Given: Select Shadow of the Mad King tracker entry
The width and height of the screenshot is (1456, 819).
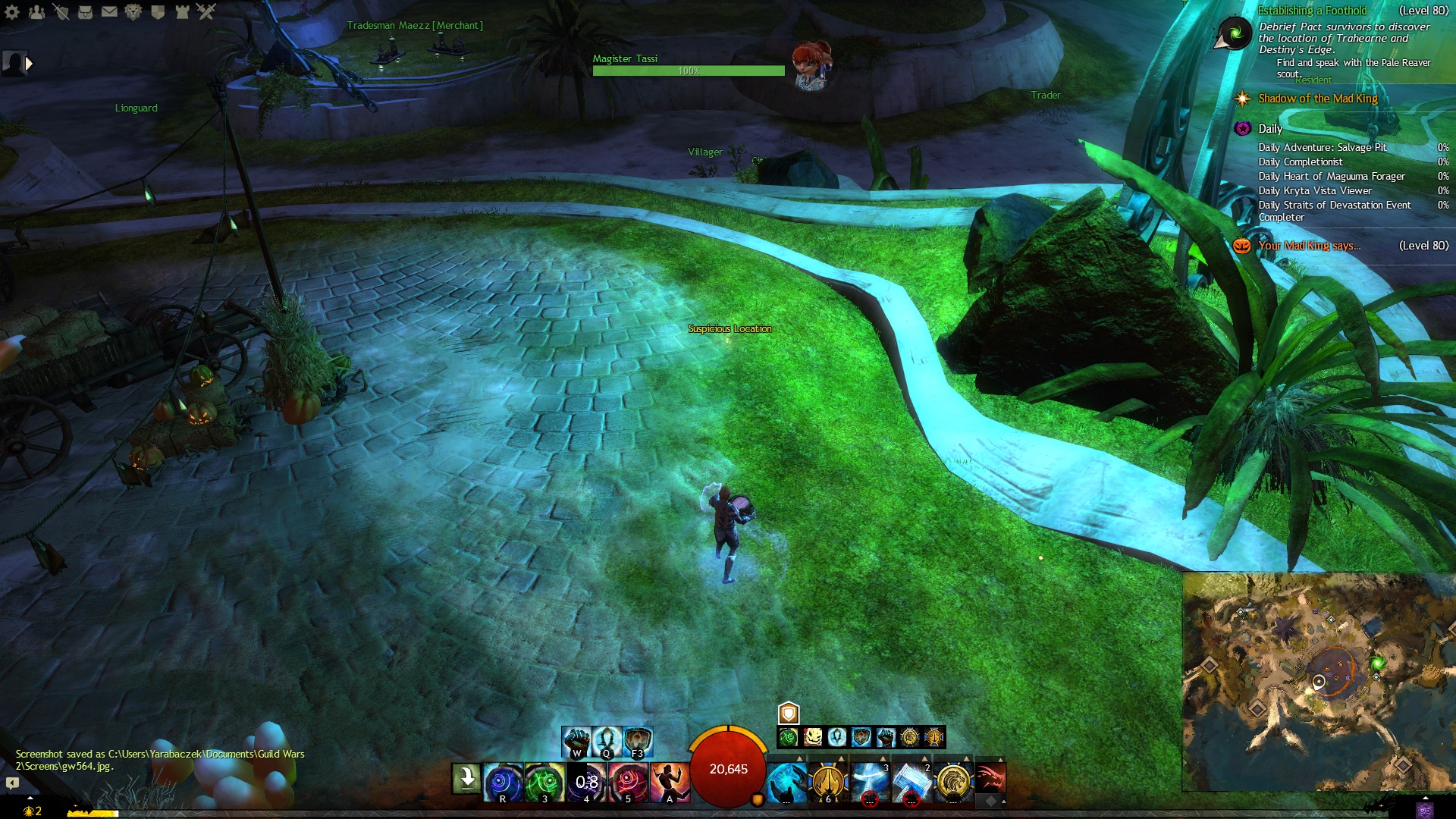Looking at the screenshot, I should coord(1317,99).
